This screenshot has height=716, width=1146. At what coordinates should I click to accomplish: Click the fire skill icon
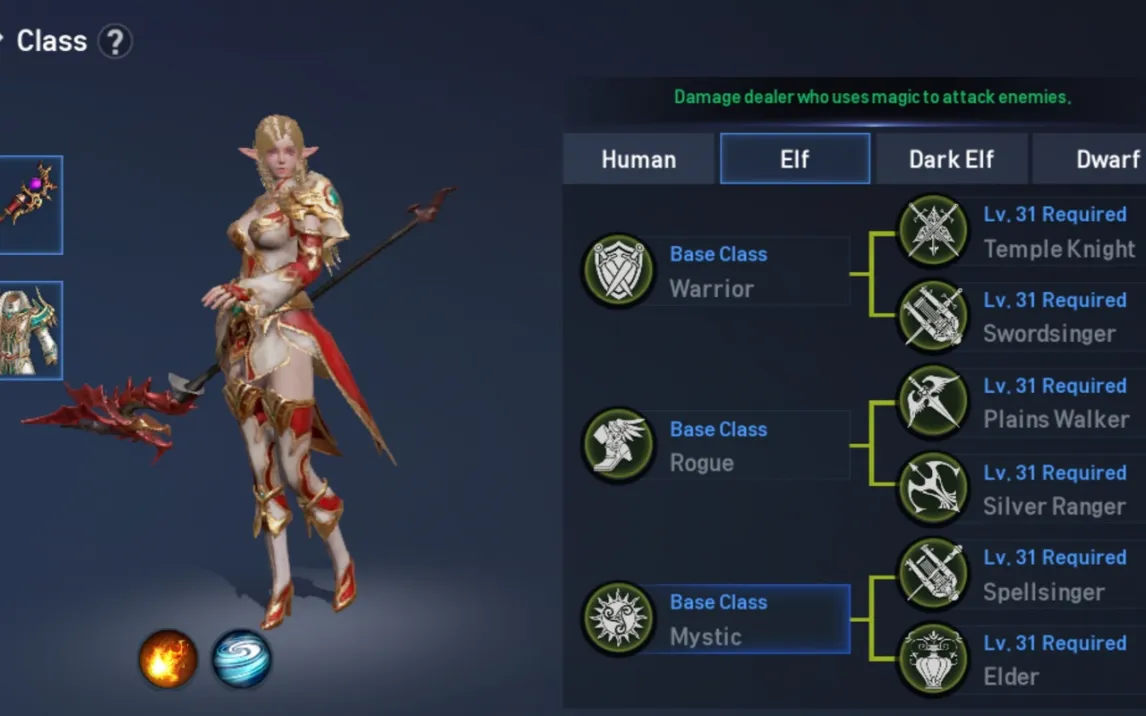167,659
